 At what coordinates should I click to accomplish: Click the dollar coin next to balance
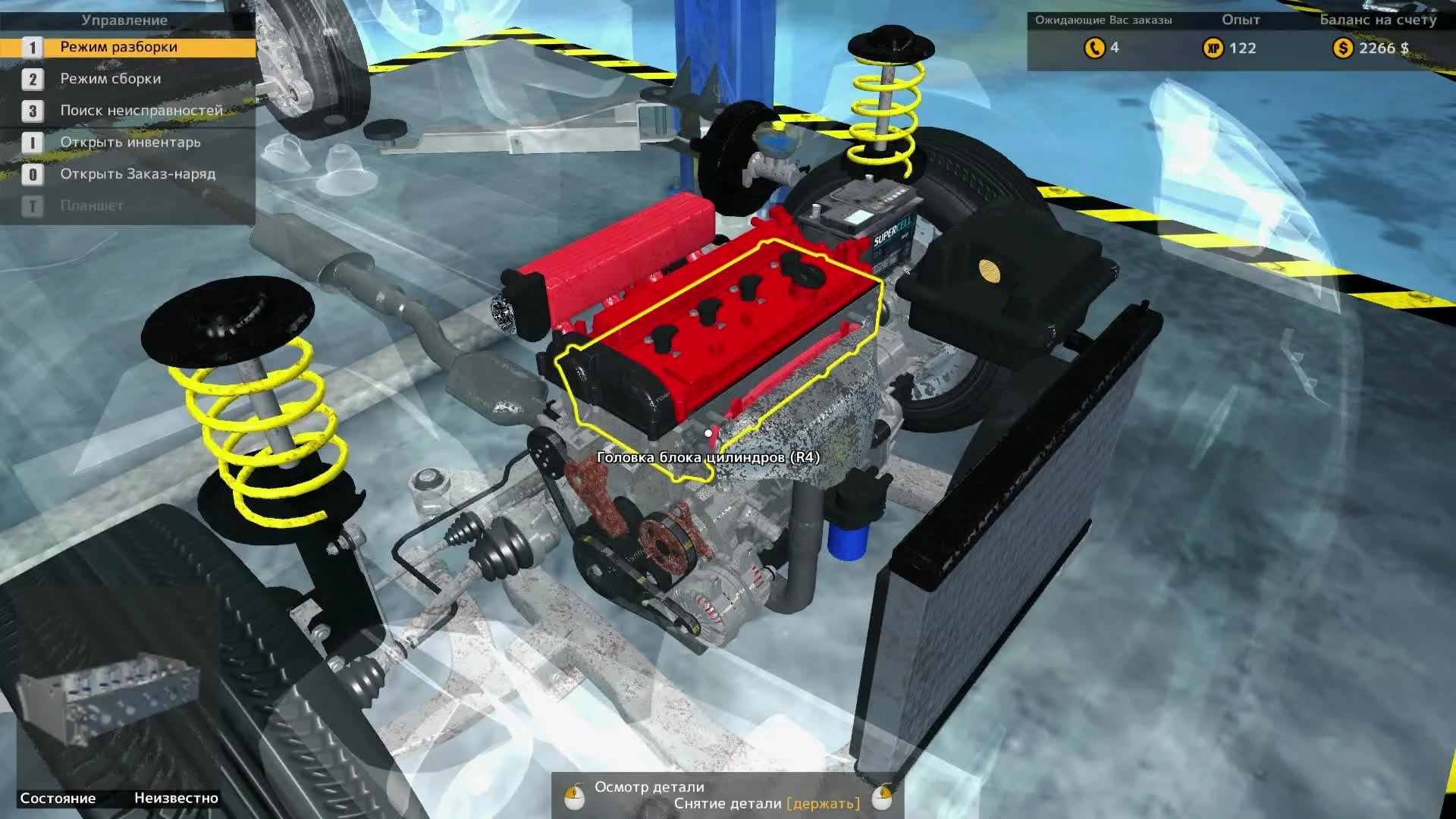click(x=1343, y=49)
